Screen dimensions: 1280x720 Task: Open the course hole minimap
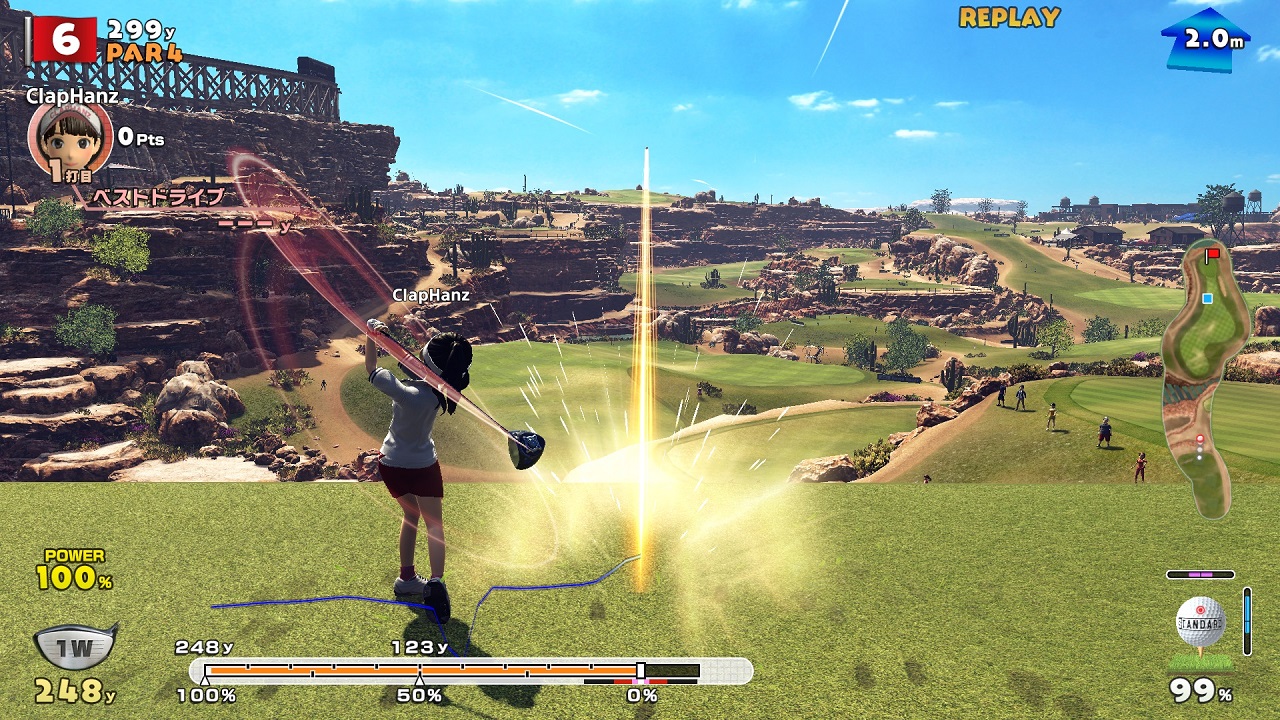pos(1207,378)
